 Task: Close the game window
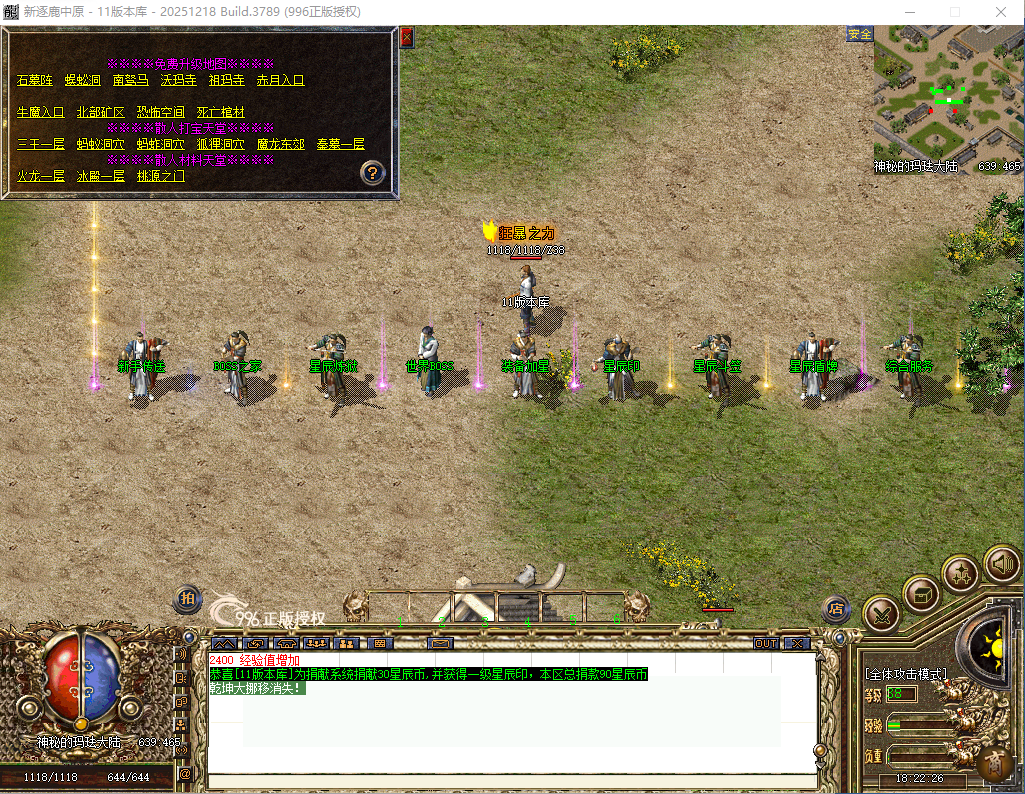1001,12
